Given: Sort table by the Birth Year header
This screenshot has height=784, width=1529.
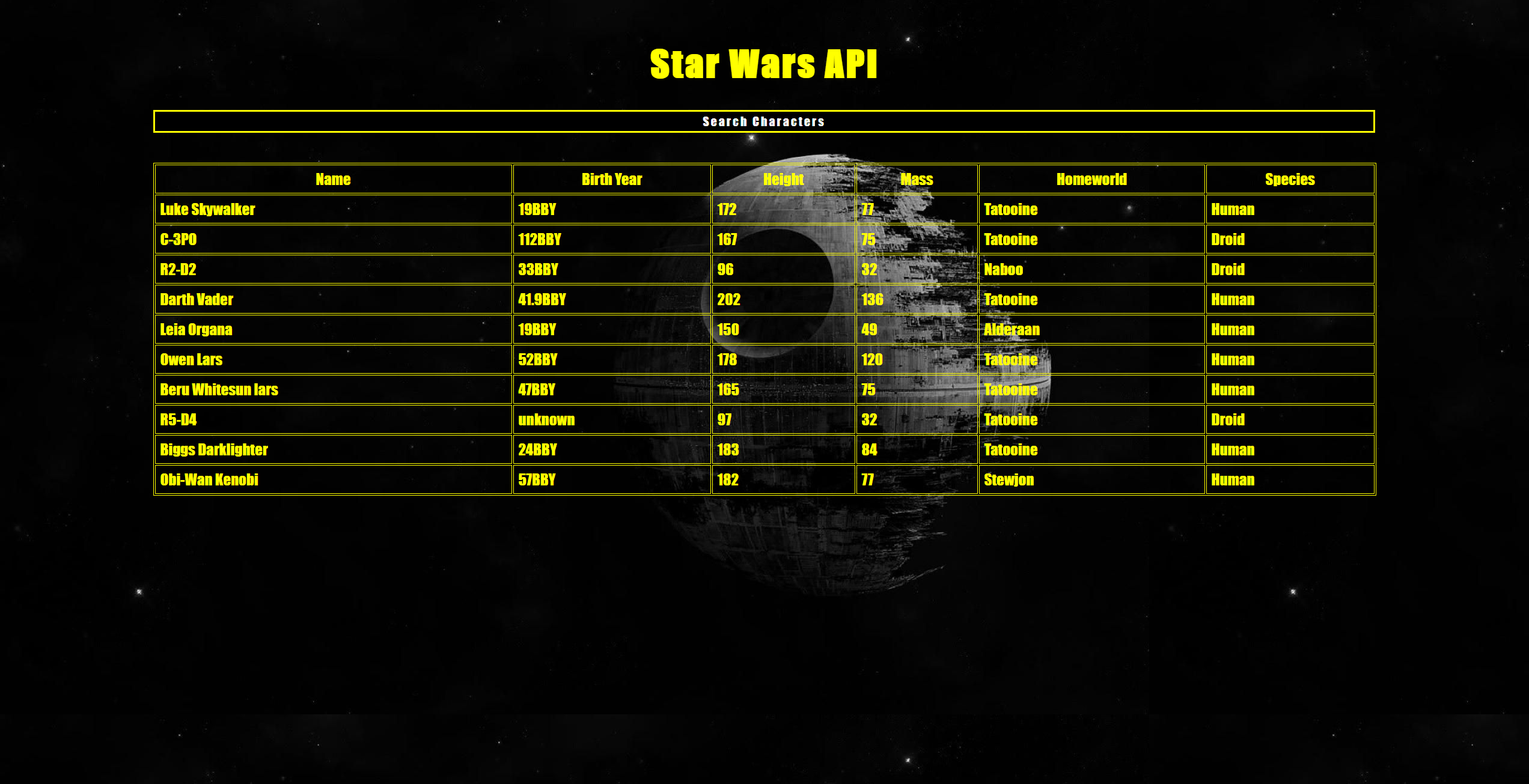Looking at the screenshot, I should click(611, 179).
